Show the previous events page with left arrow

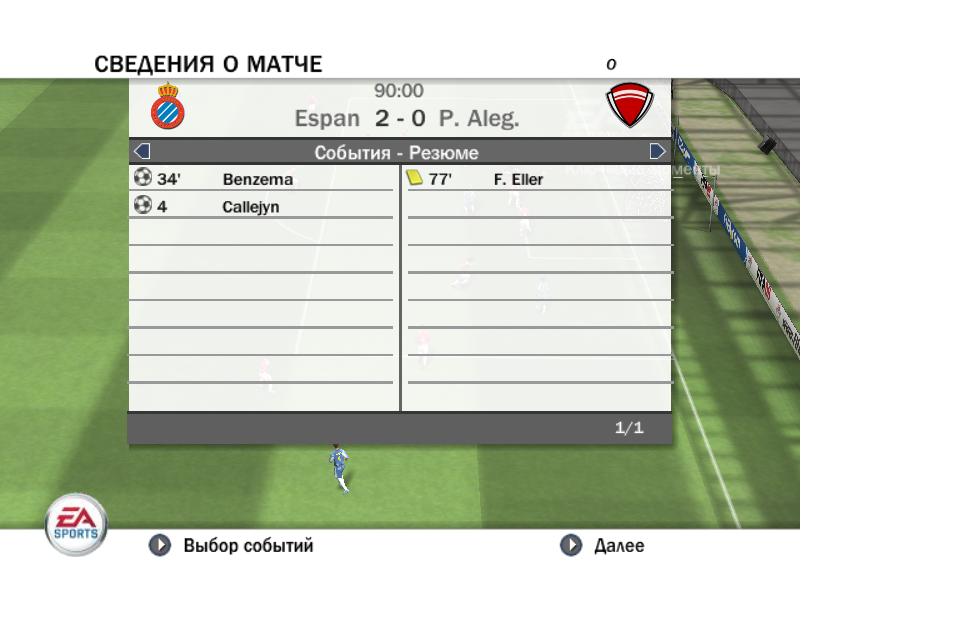point(142,152)
